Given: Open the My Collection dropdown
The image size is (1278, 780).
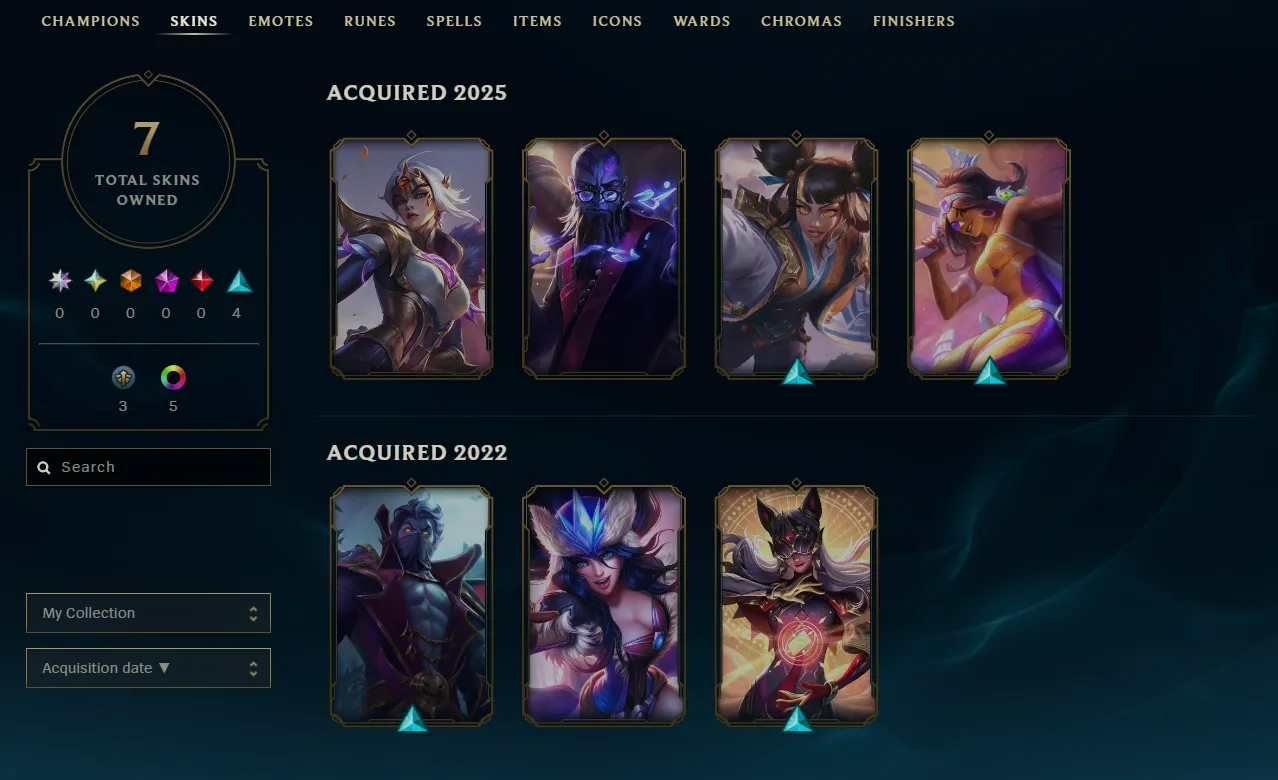Looking at the screenshot, I should (x=148, y=613).
